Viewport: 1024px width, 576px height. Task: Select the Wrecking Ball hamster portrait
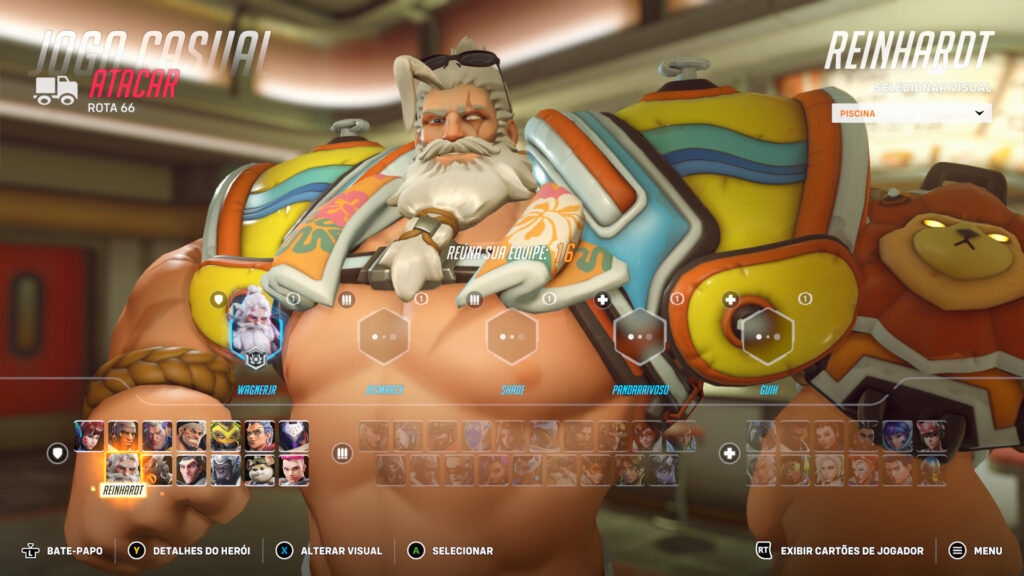(259, 469)
